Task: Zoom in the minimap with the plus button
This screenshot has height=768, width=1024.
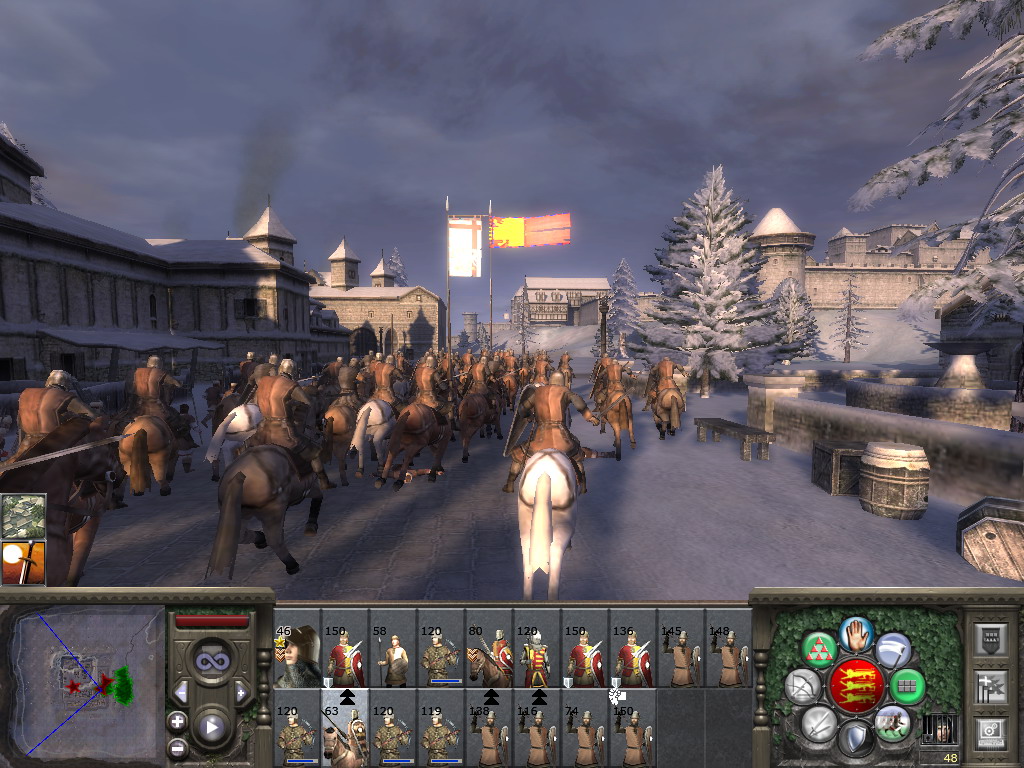Action: click(x=178, y=721)
